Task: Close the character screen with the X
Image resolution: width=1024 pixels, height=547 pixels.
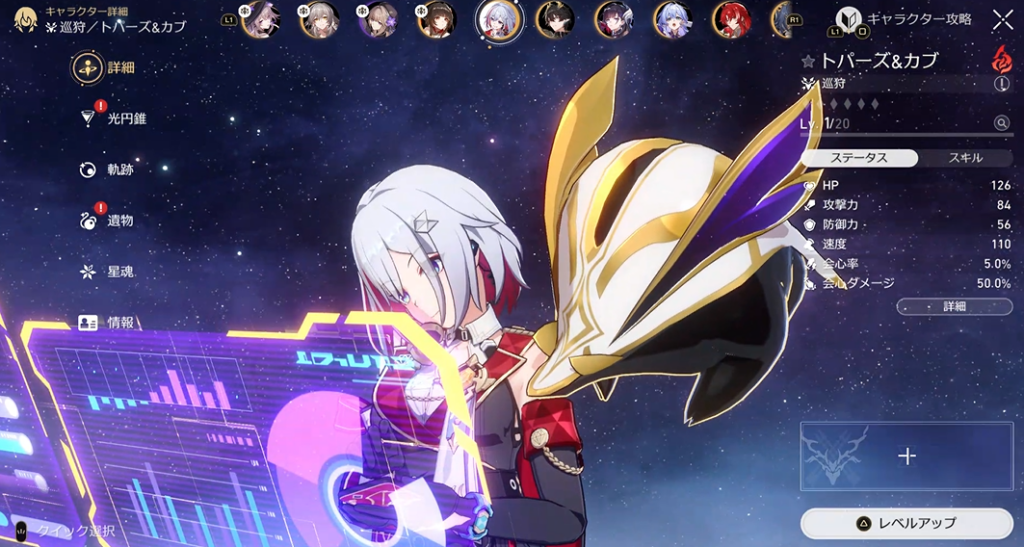Action: coord(1002,19)
